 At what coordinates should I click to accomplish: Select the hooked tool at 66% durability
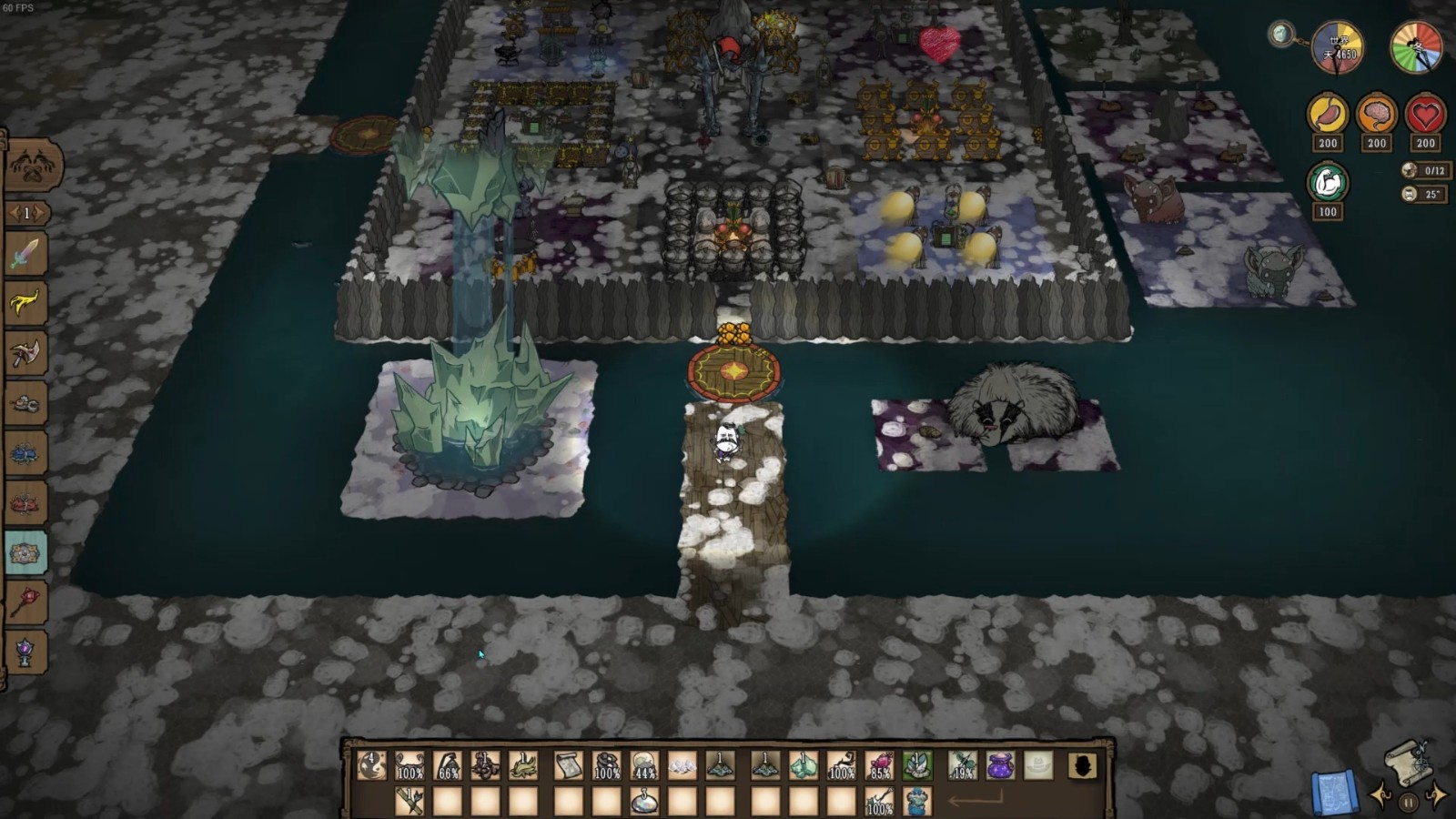click(448, 766)
